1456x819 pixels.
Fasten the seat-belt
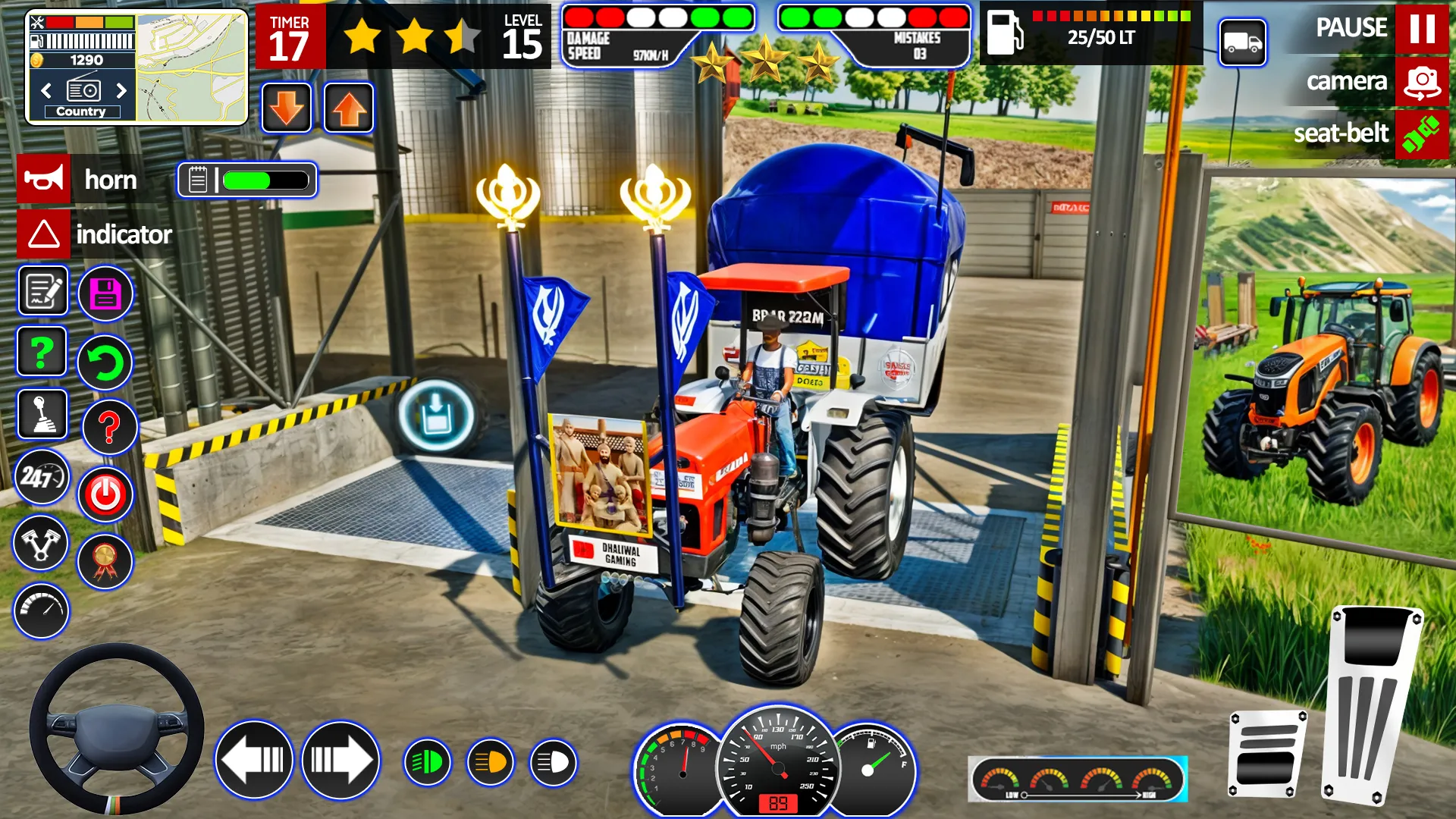[x=1421, y=134]
